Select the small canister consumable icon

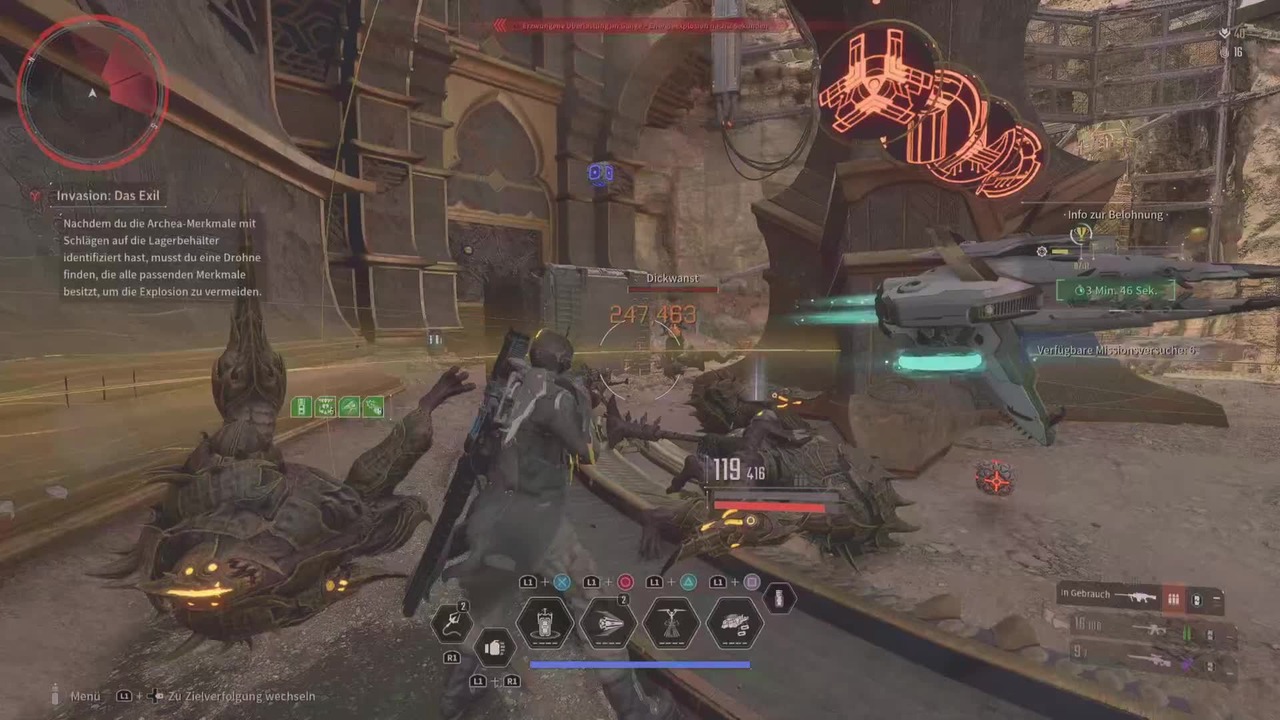779,599
